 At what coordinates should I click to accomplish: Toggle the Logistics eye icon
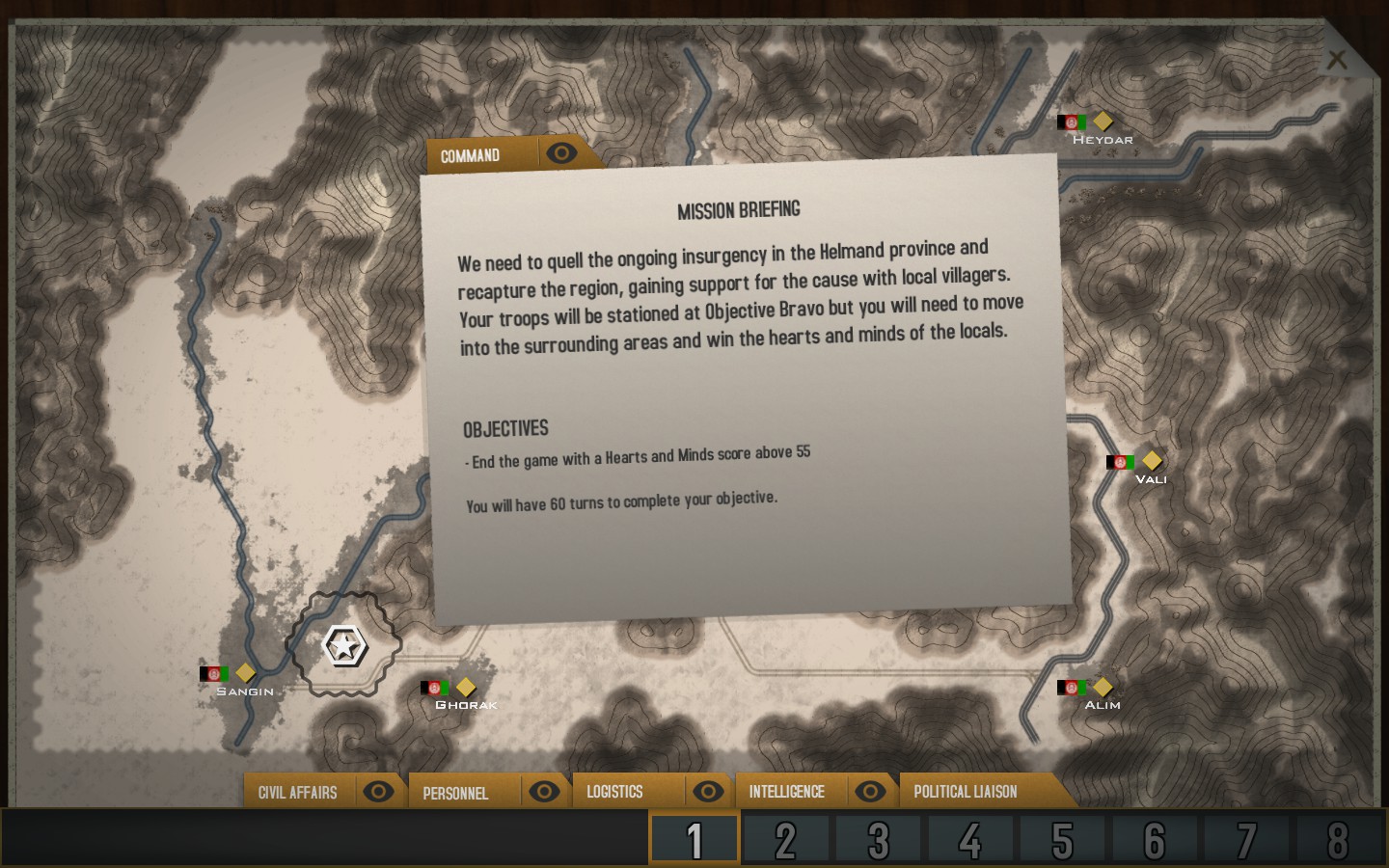708,792
